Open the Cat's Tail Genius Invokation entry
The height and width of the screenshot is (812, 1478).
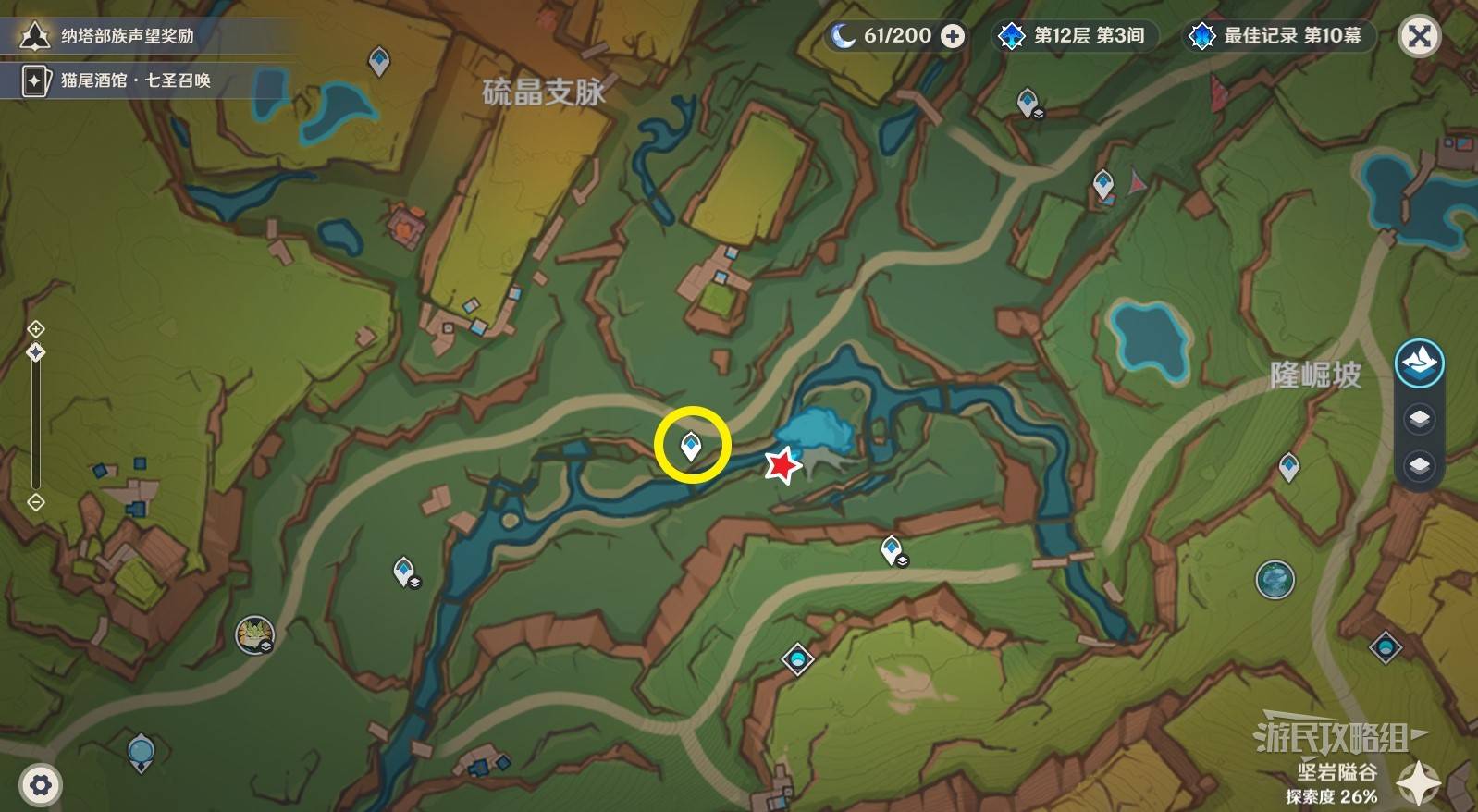(x=135, y=80)
